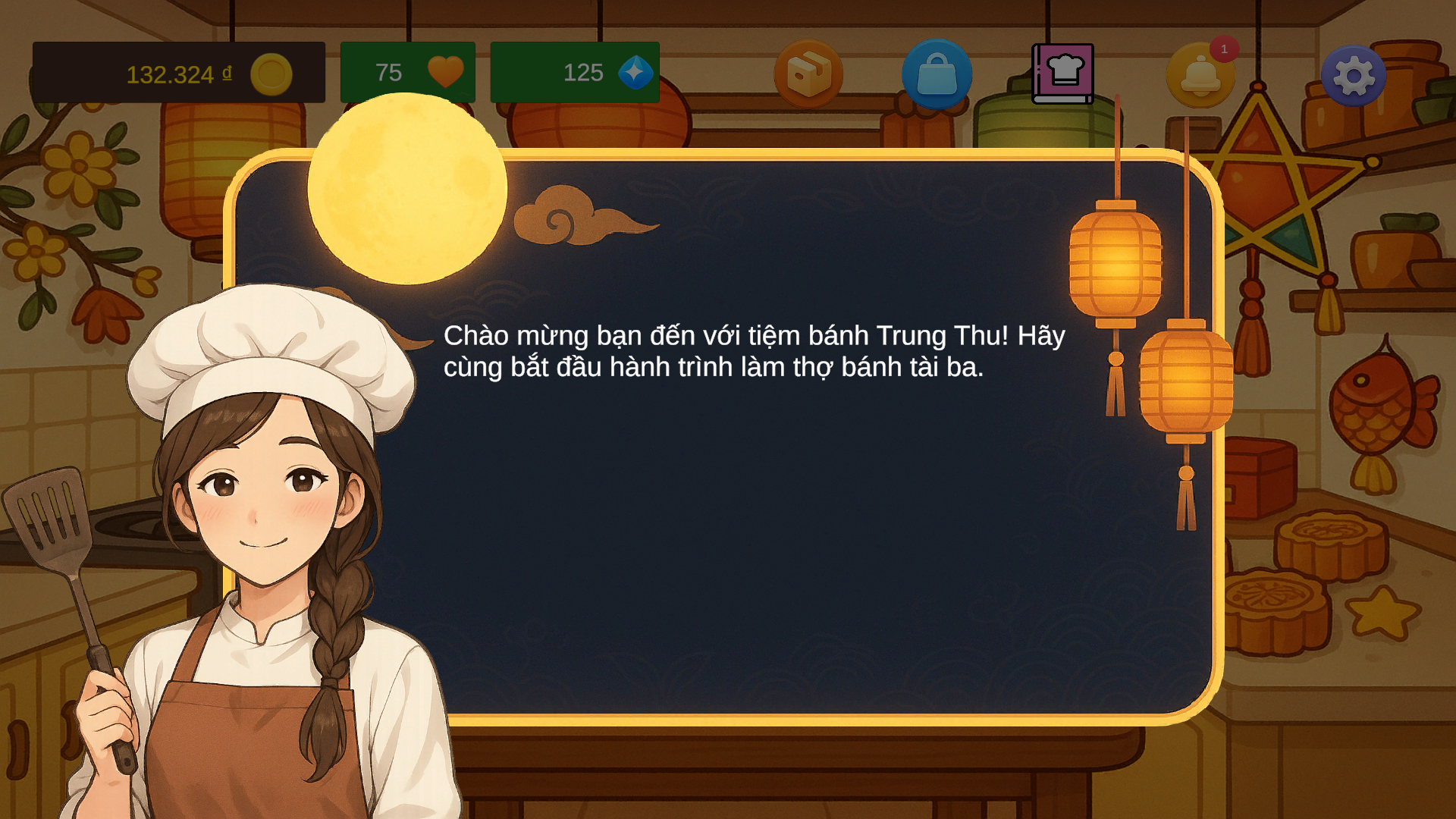
Task: Click the gold coin icon in the currency bar
Action: click(x=271, y=73)
